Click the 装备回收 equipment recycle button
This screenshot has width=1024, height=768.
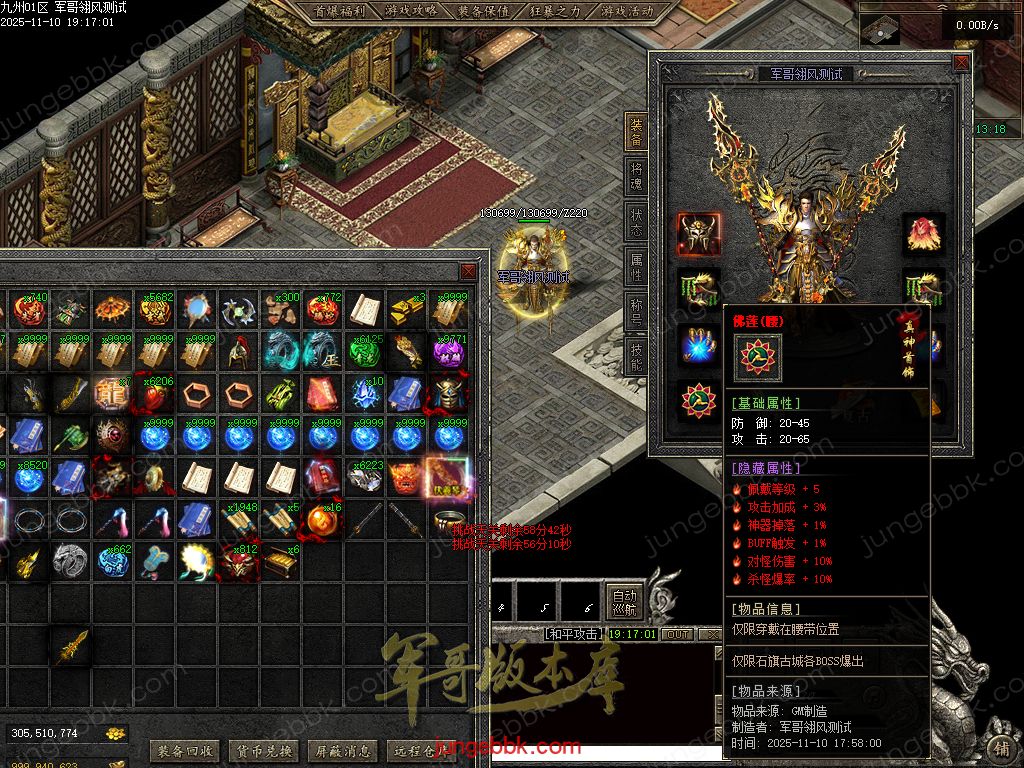[x=183, y=751]
